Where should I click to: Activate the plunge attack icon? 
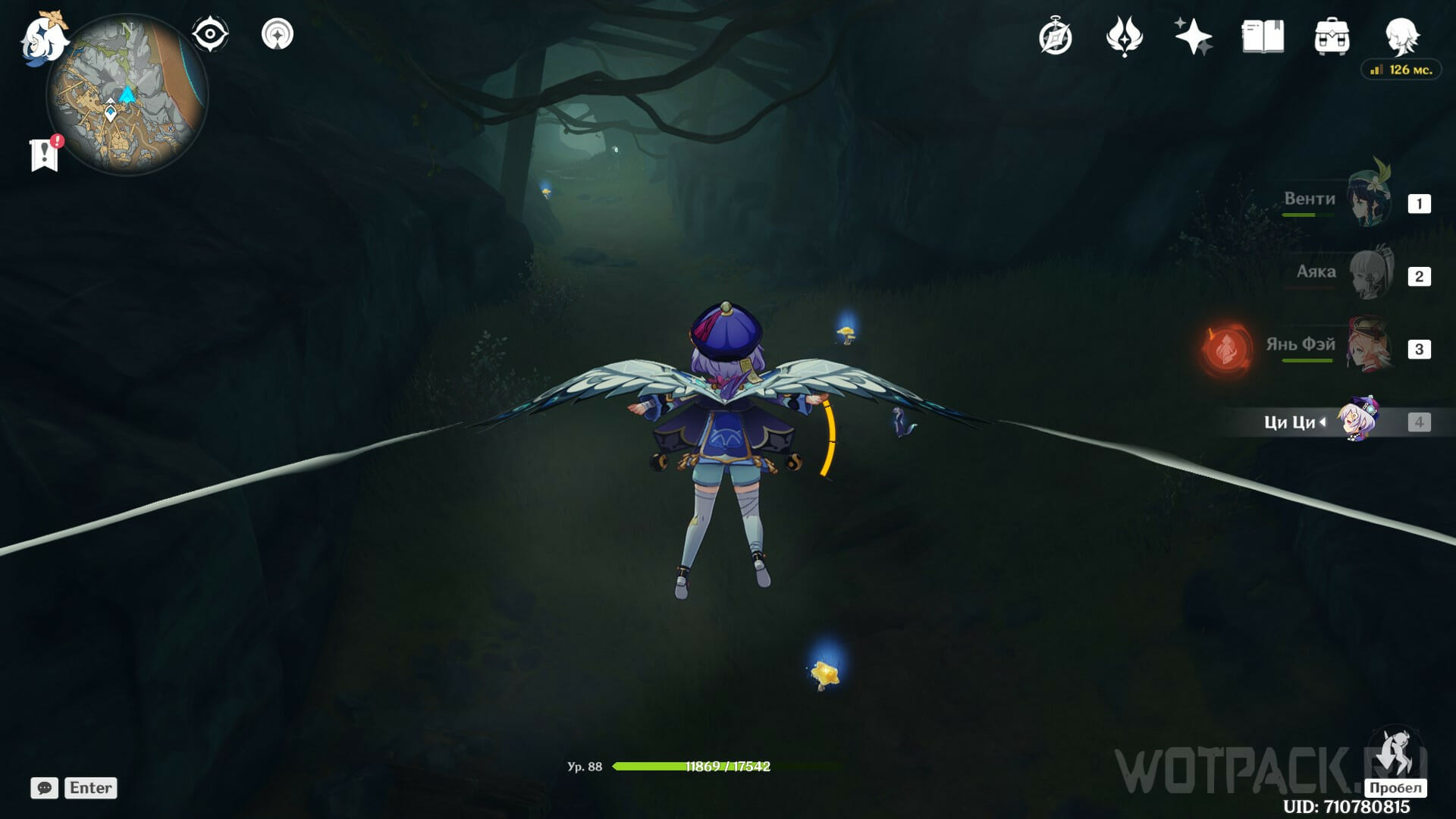pos(1395,755)
